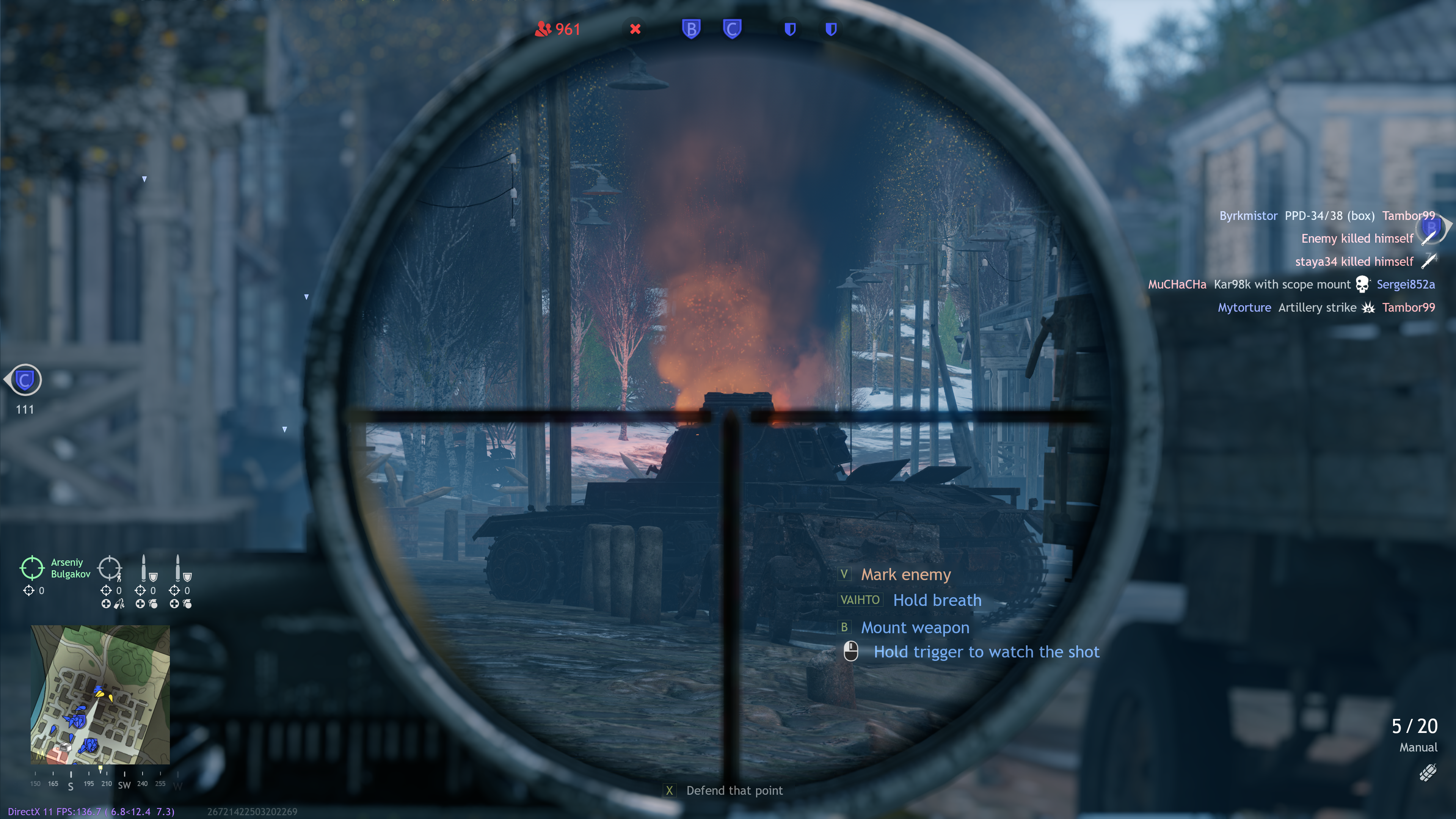The image size is (1456, 819).
Task: Click the red enemy team icon beside 961
Action: [x=543, y=29]
